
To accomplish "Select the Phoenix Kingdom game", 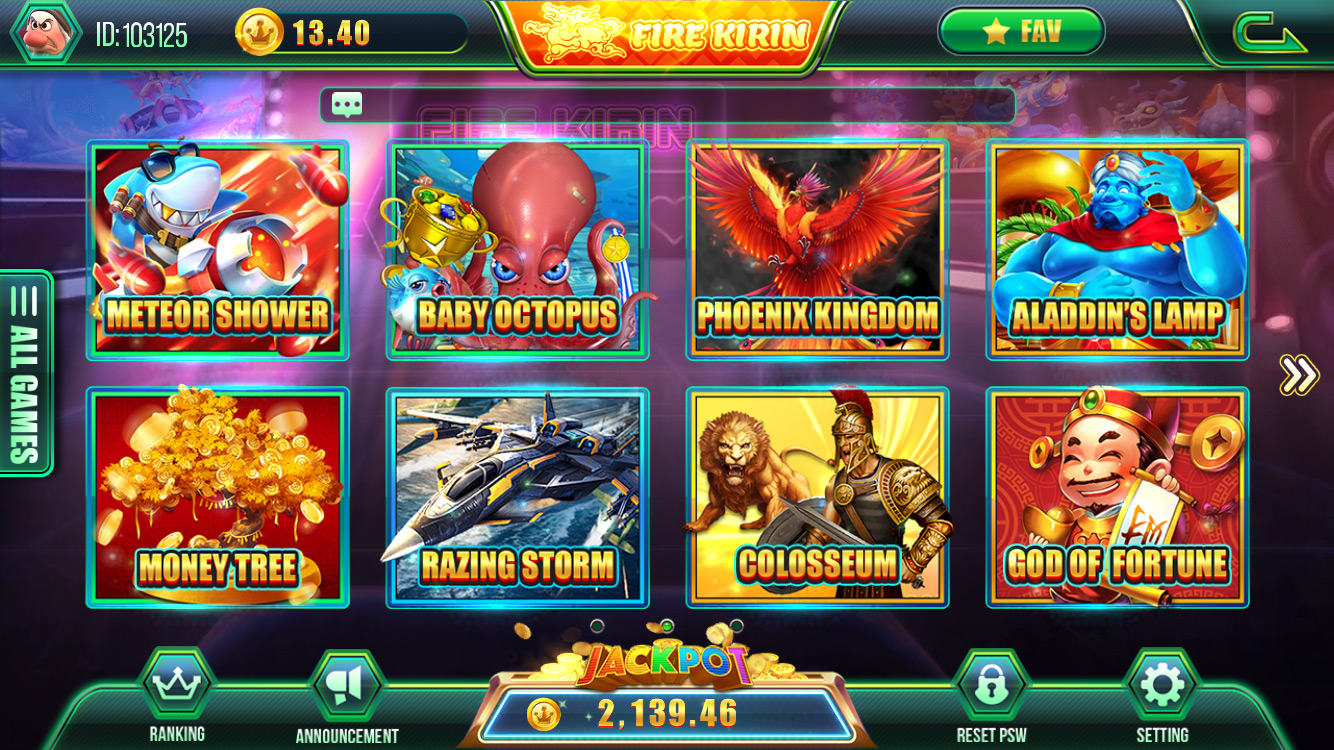I will coord(818,250).
